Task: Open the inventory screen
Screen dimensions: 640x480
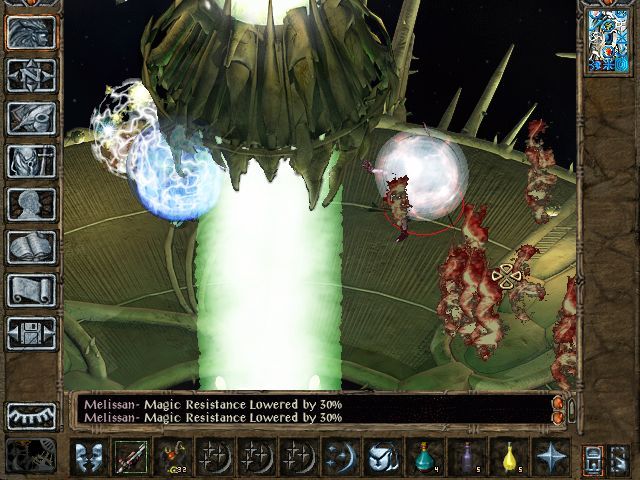Action: pos(31,161)
